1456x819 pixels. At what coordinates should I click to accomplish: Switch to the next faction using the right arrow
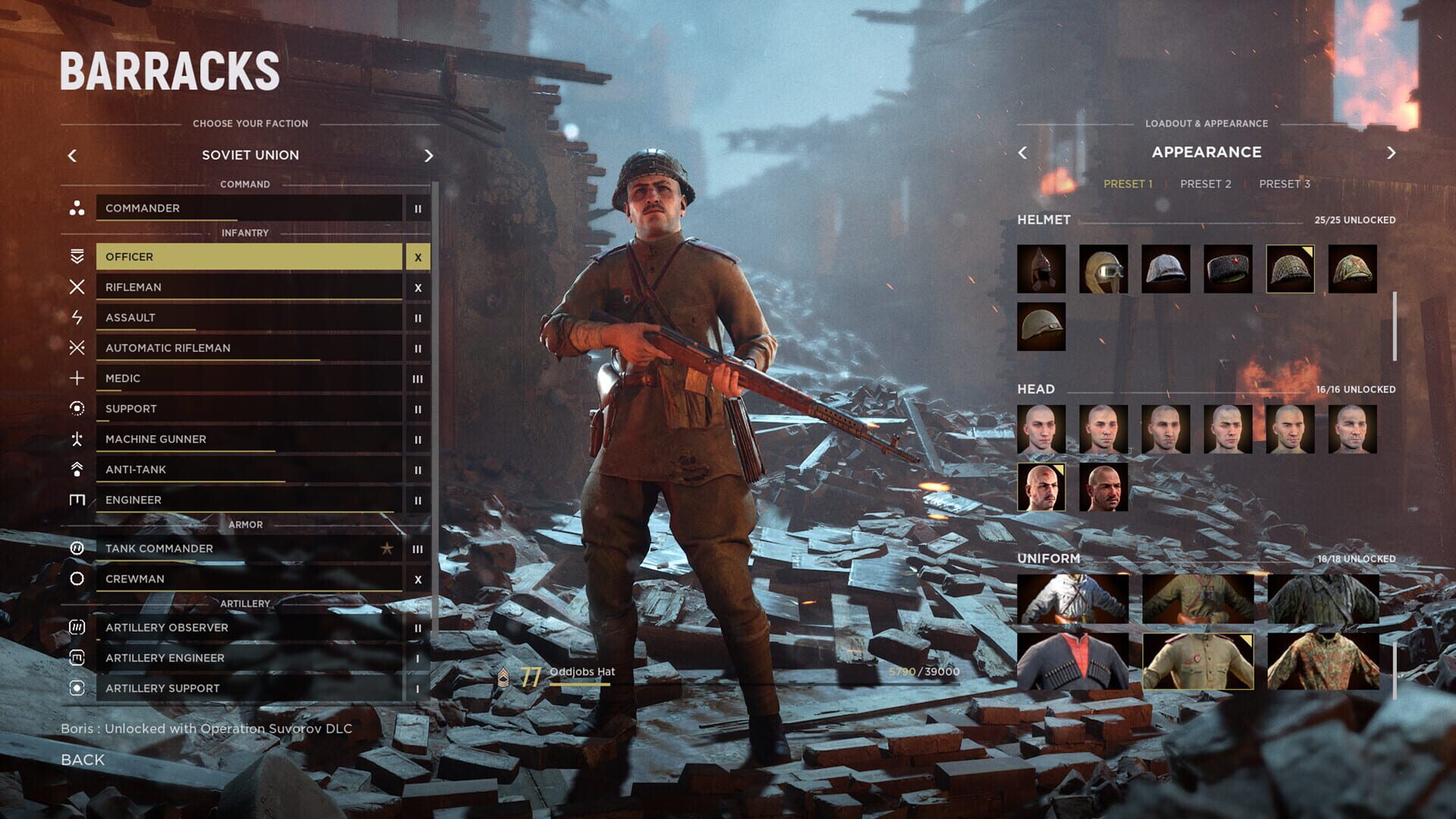(x=428, y=155)
